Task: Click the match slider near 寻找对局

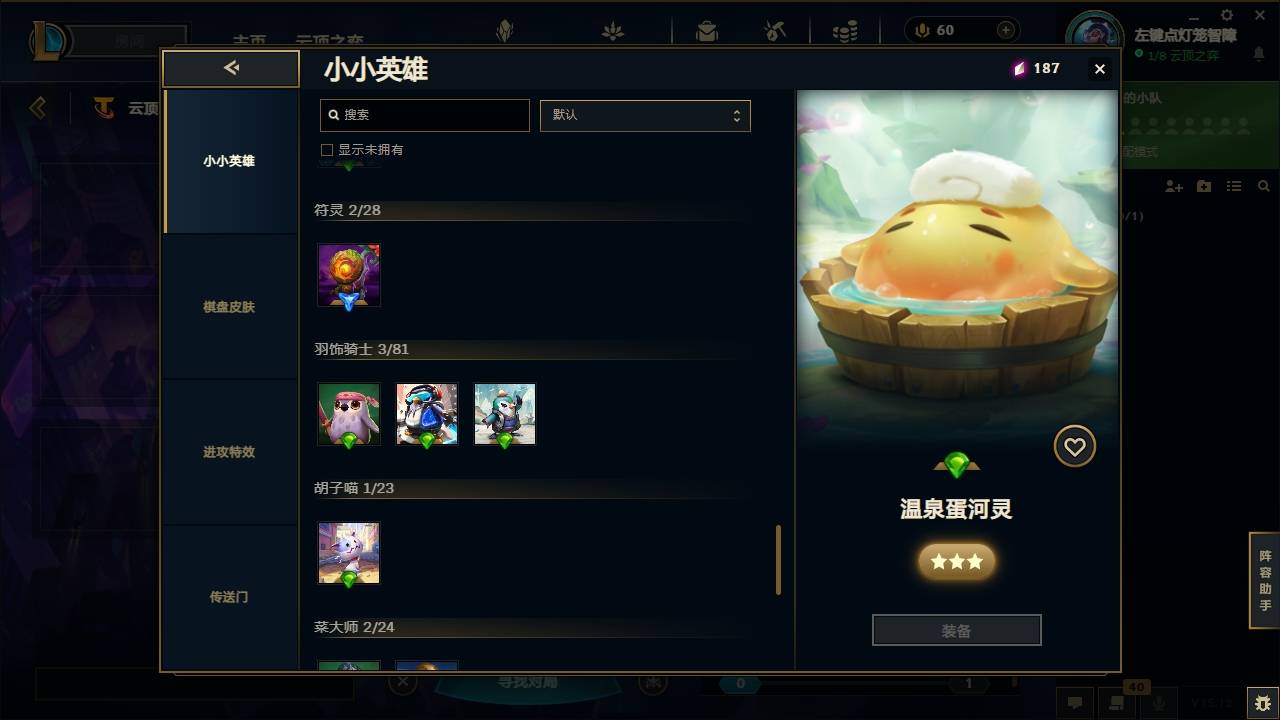Action: 740,682
